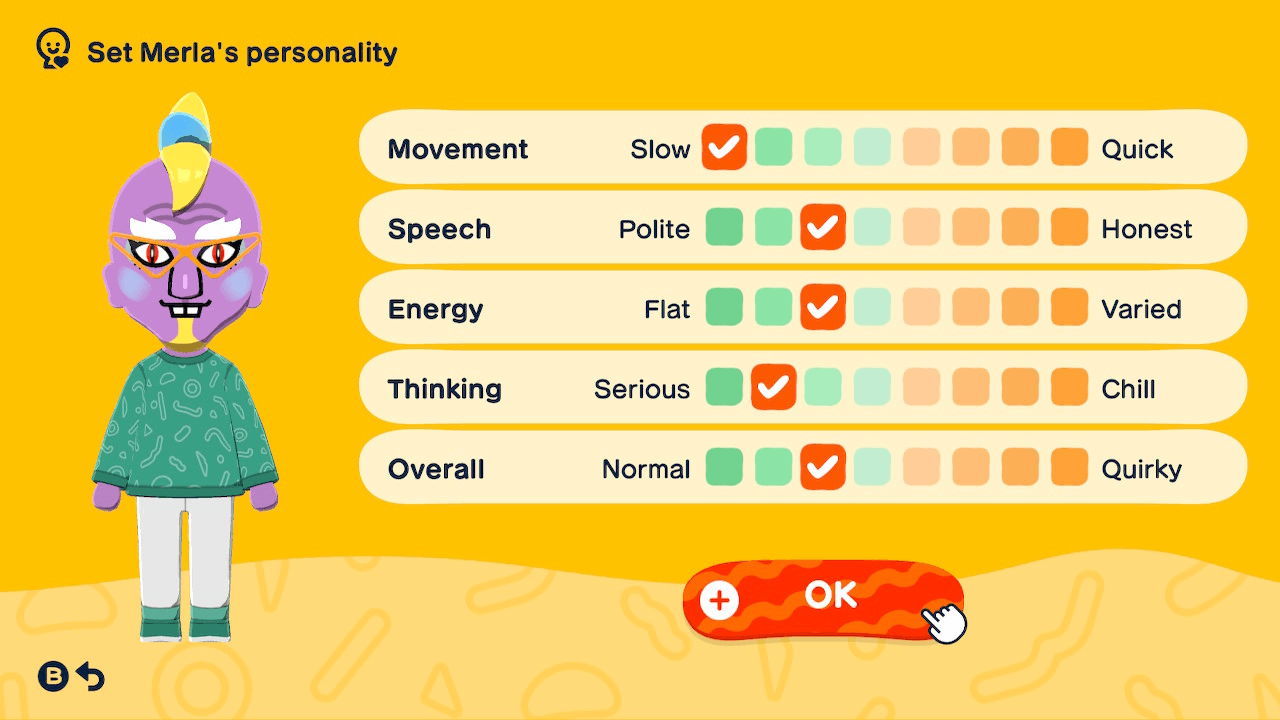
Task: Click the checked box in the Energy row
Action: coord(822,307)
